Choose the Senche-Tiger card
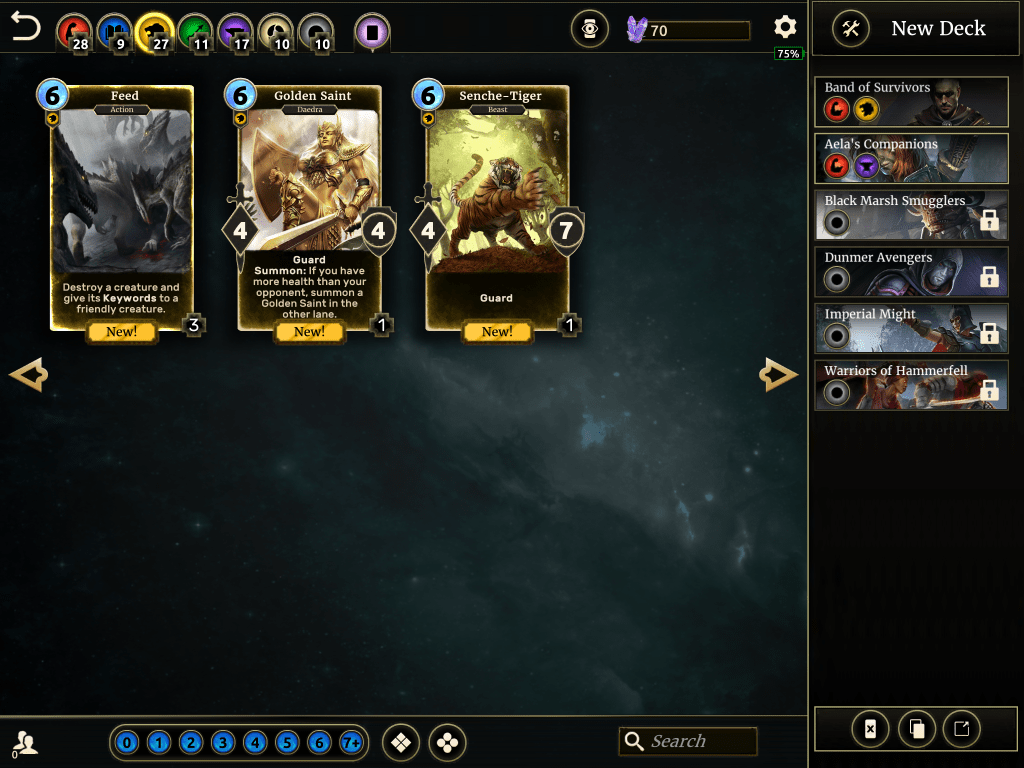This screenshot has width=1024, height=768. [497, 208]
